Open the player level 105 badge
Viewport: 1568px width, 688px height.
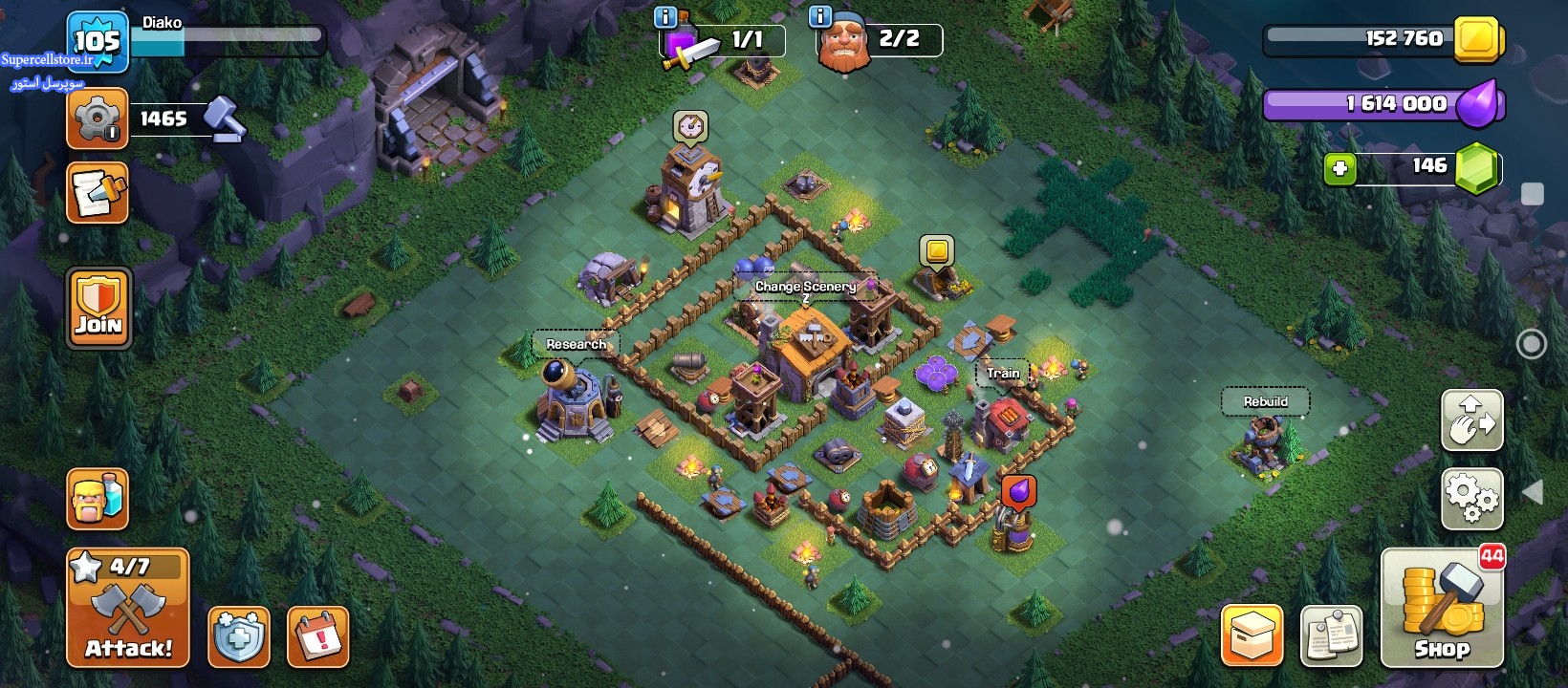[x=98, y=41]
